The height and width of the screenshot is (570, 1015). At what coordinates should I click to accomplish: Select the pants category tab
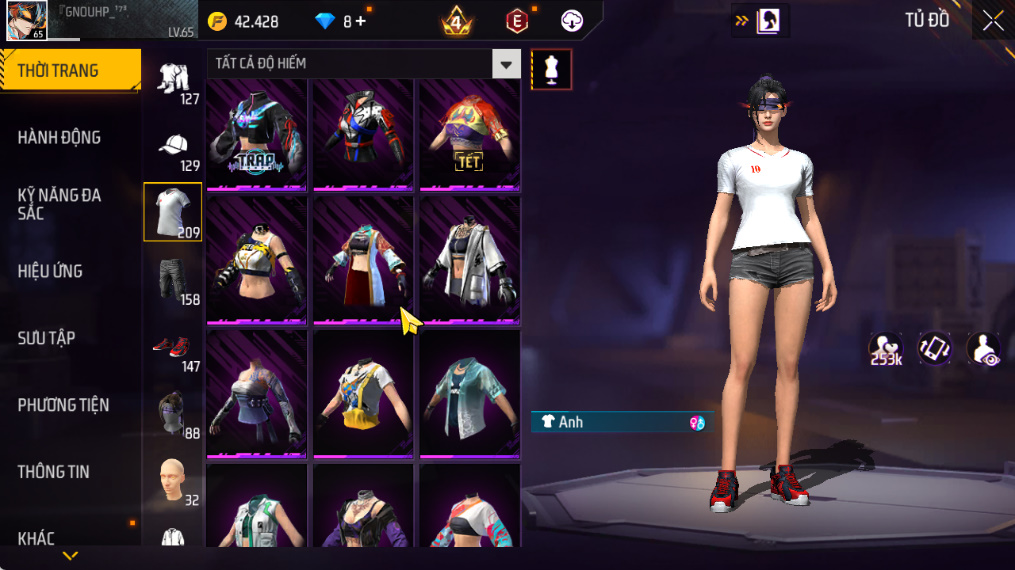(173, 280)
